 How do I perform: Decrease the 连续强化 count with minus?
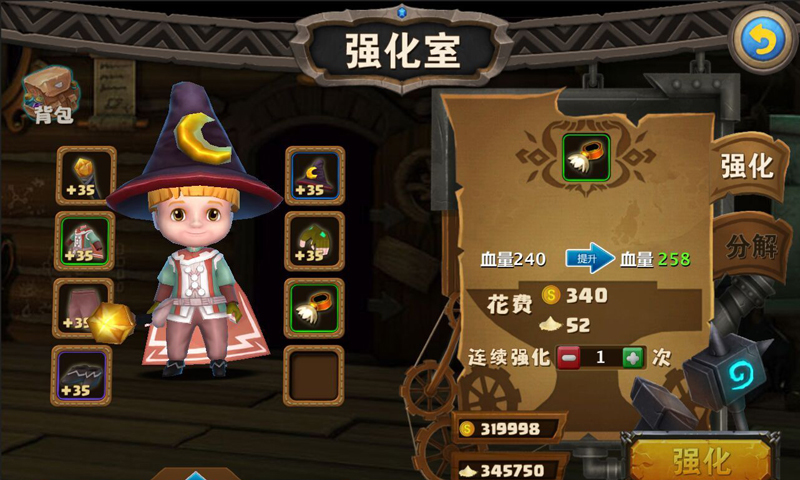pos(568,357)
